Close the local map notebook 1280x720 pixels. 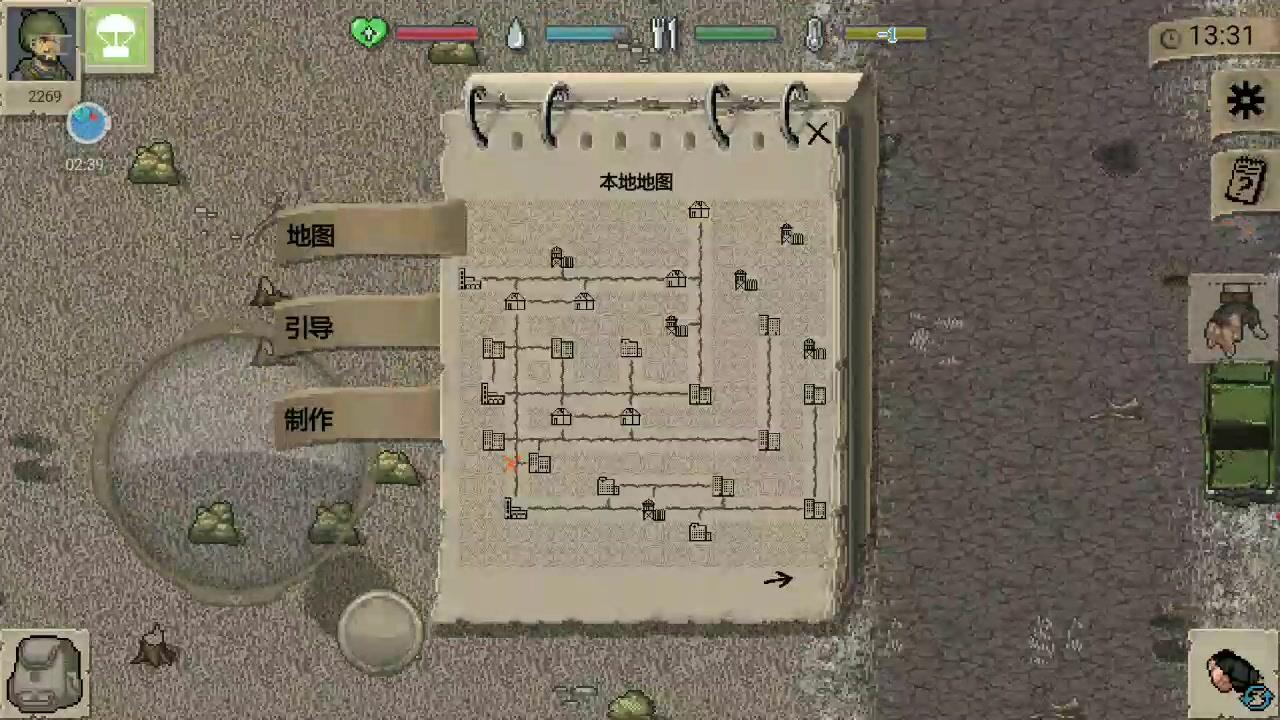[817, 133]
